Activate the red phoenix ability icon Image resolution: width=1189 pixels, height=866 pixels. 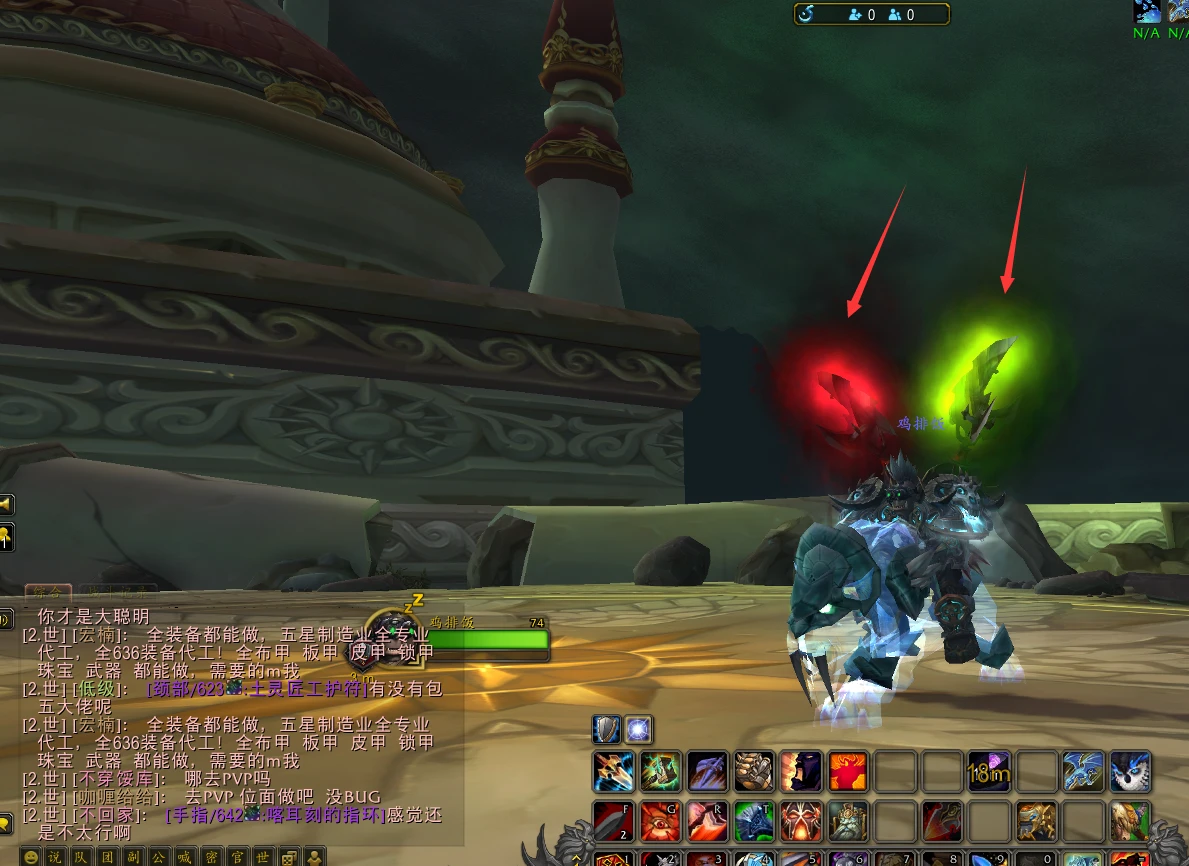point(849,772)
